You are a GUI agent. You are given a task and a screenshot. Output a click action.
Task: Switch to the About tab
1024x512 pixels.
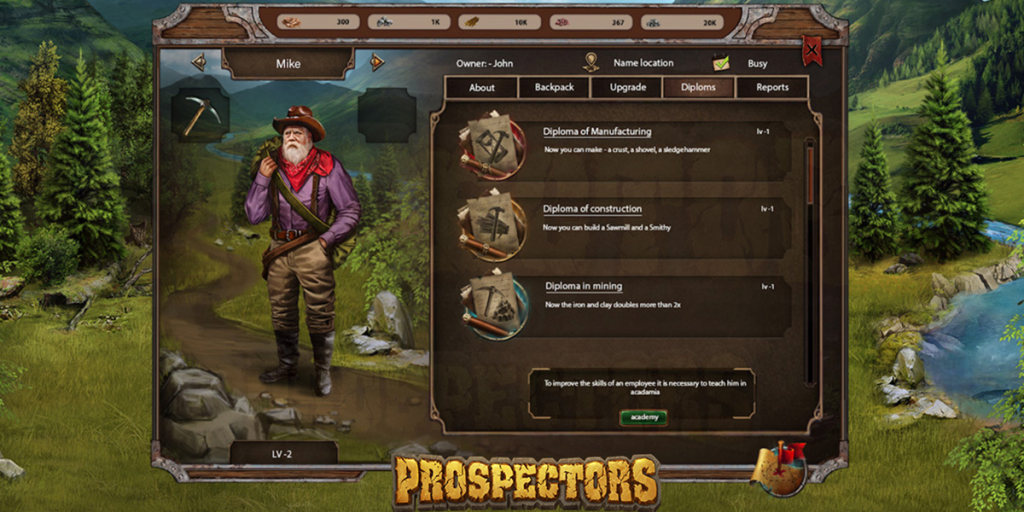(x=482, y=87)
